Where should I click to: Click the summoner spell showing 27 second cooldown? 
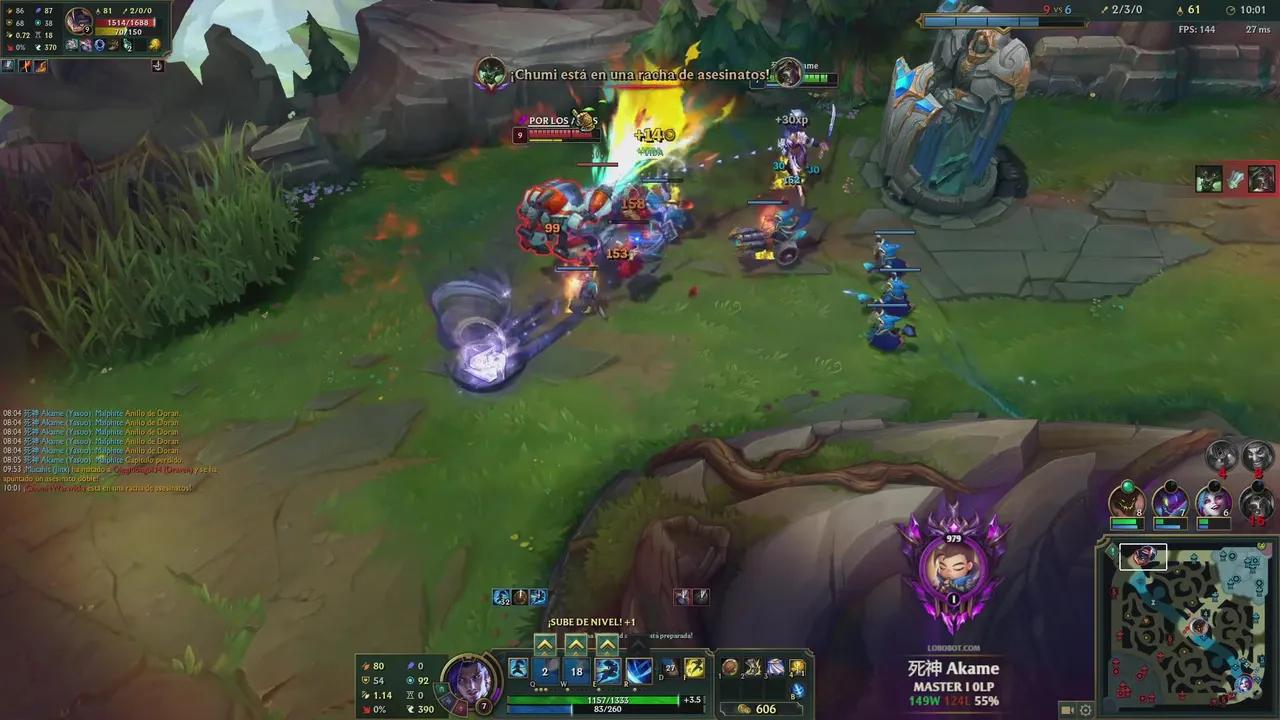coord(668,668)
